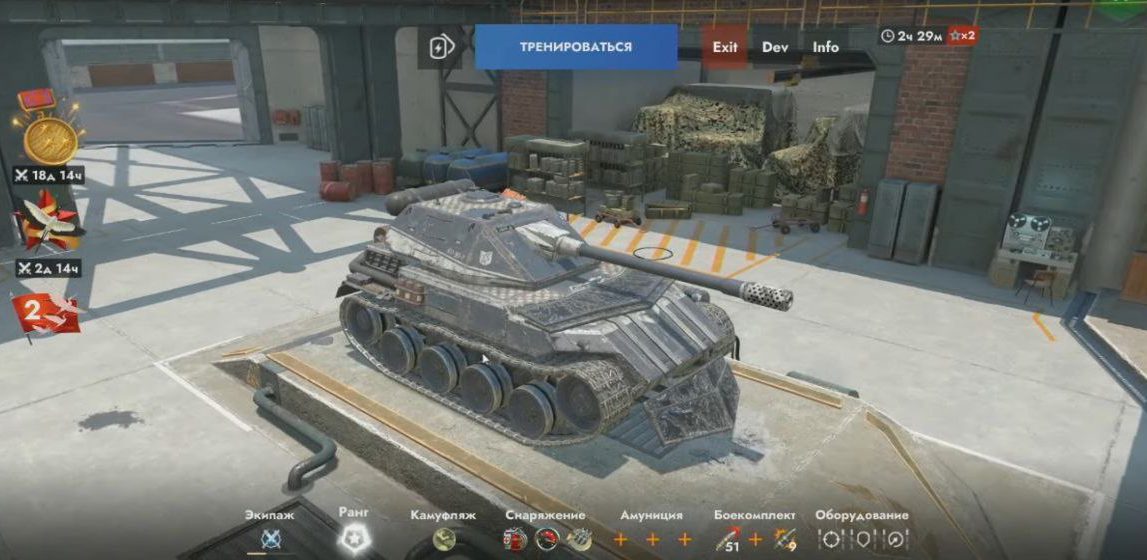1147x560 pixels.
Task: Open the Info panel
Action: point(826,47)
